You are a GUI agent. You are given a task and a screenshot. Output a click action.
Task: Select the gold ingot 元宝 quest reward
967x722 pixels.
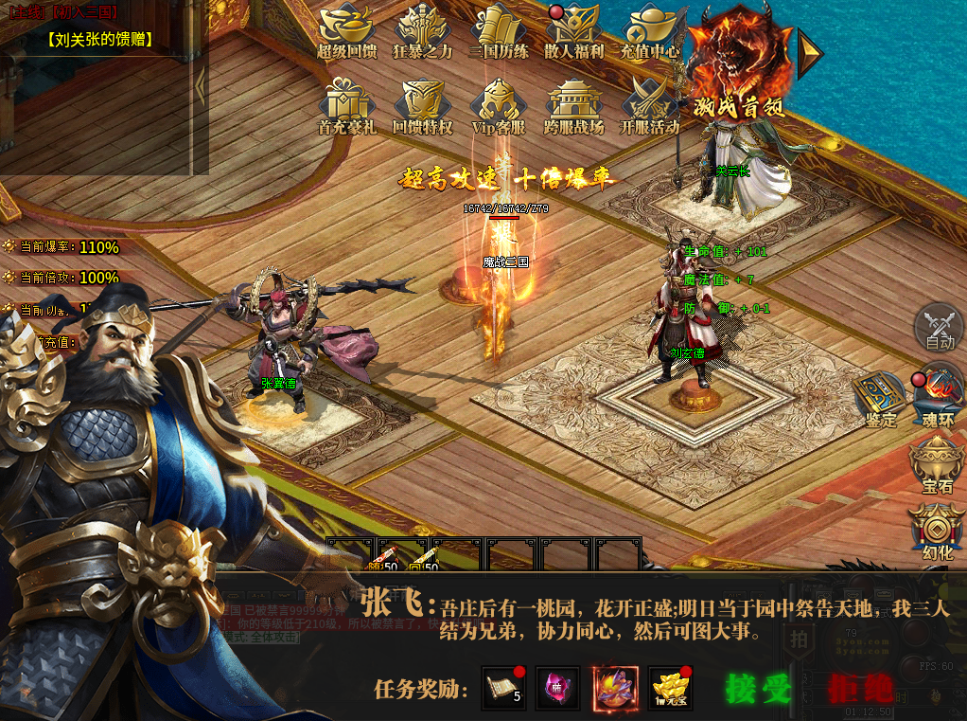coord(670,689)
